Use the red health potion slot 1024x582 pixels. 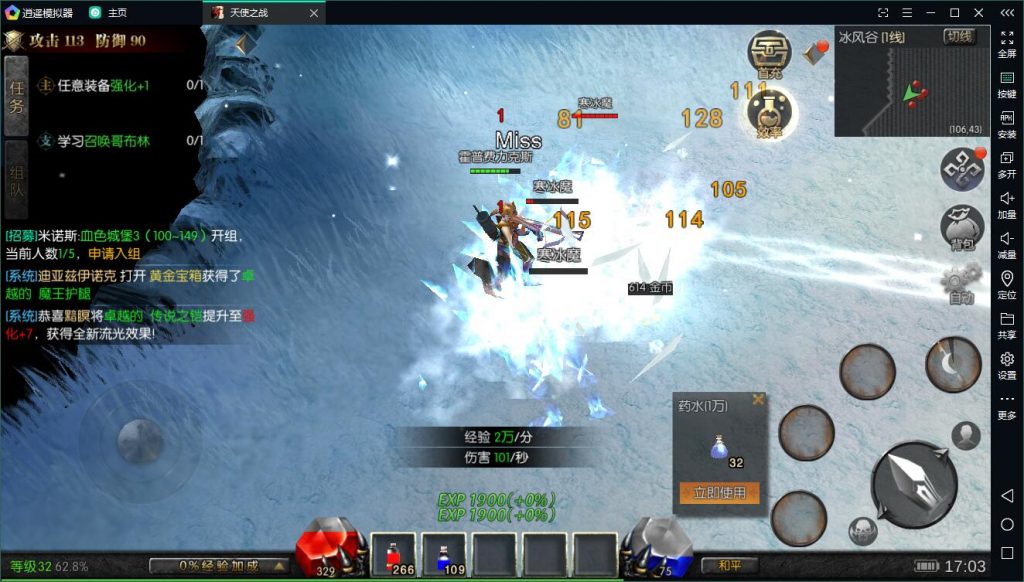pos(393,555)
